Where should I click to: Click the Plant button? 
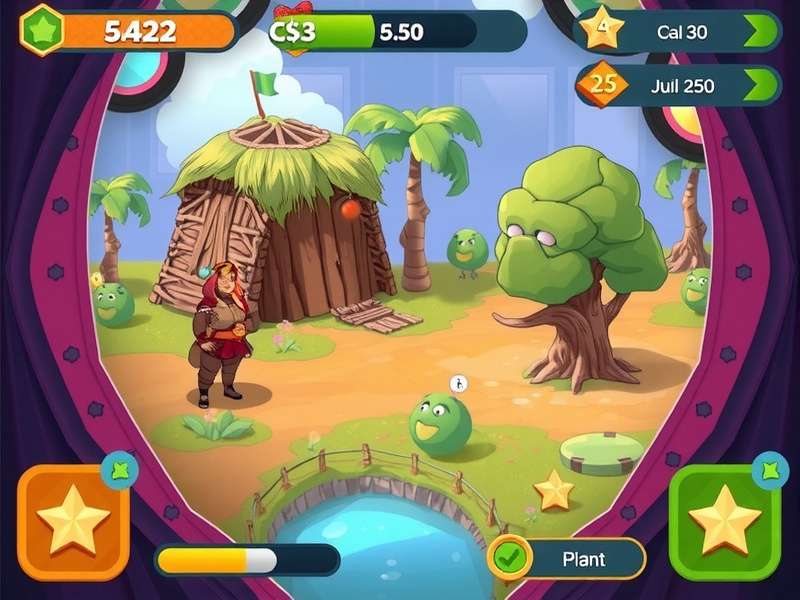click(568, 558)
